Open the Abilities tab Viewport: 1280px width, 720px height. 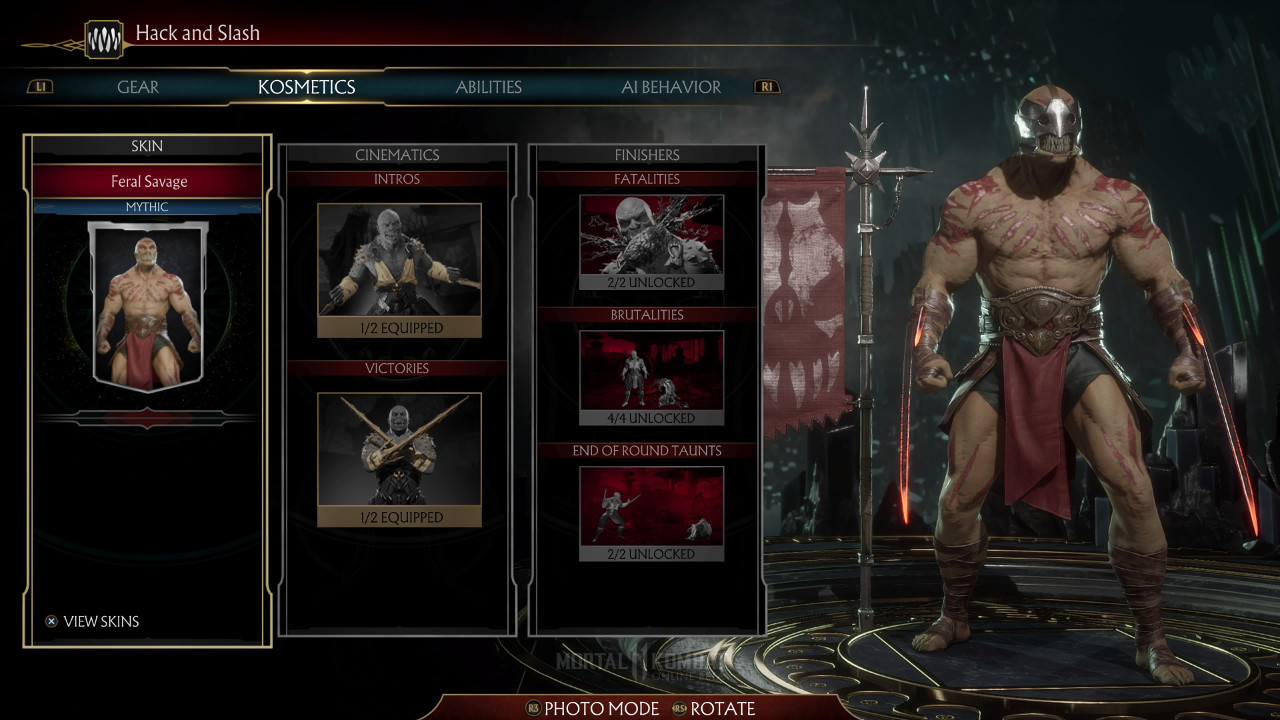coord(488,87)
